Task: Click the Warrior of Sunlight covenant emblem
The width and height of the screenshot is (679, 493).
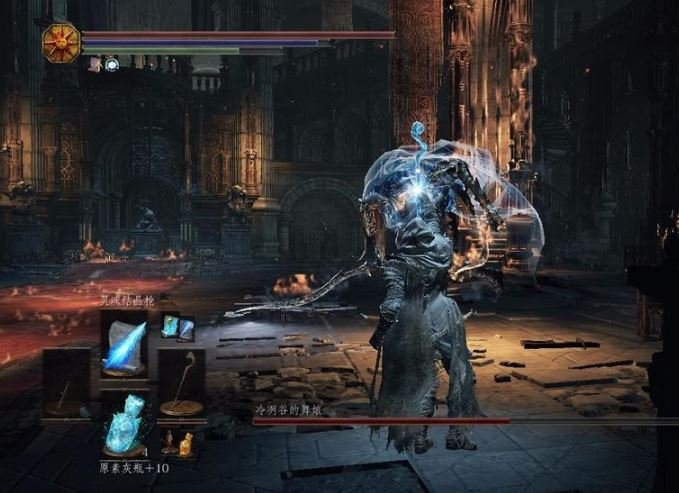Action: 60,43
